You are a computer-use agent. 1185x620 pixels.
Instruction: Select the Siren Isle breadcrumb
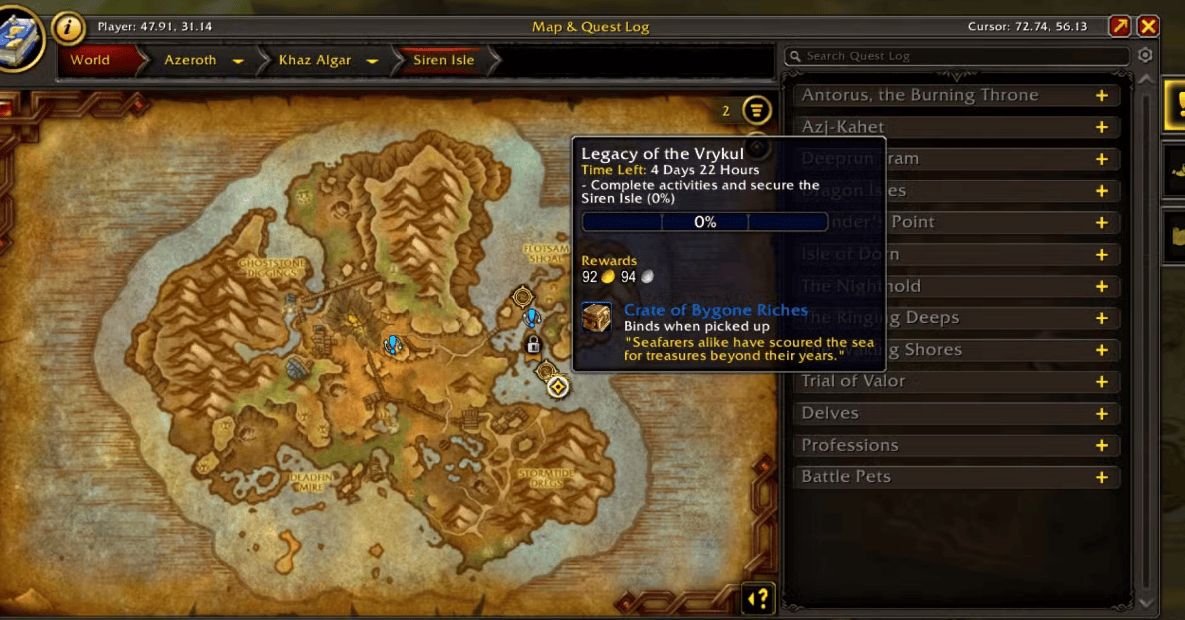pos(444,60)
